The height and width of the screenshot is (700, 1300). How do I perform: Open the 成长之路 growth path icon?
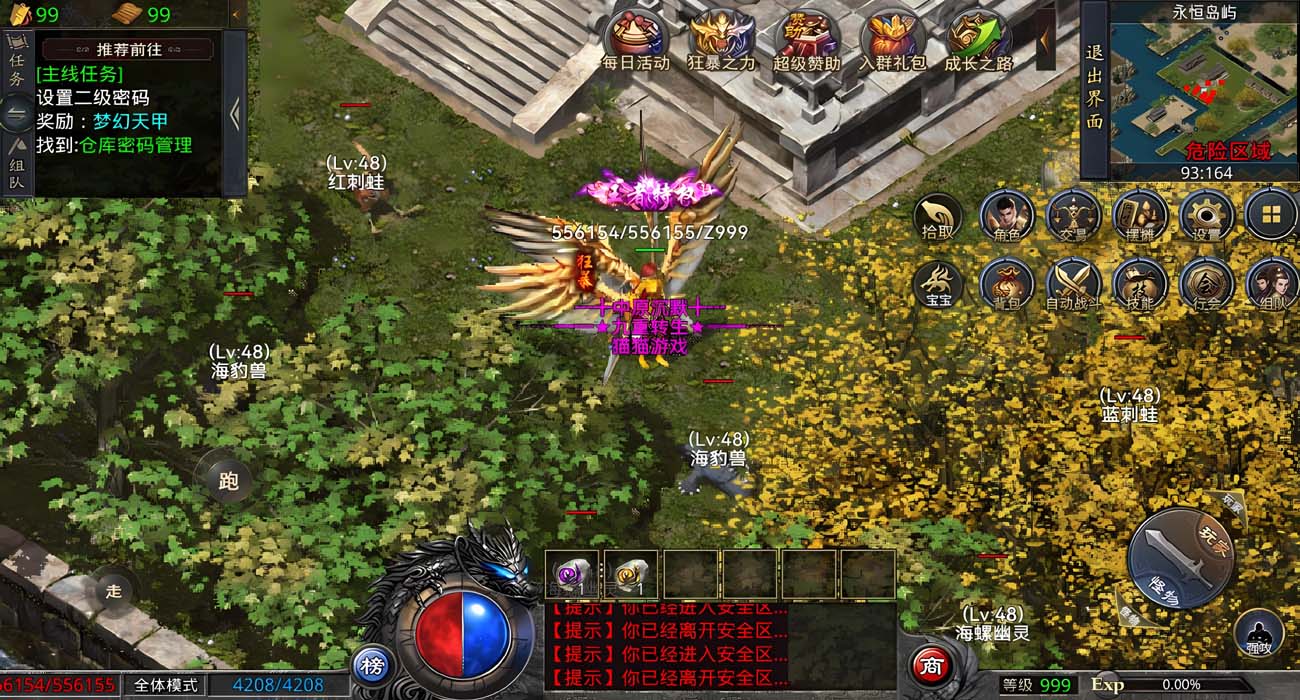click(977, 40)
